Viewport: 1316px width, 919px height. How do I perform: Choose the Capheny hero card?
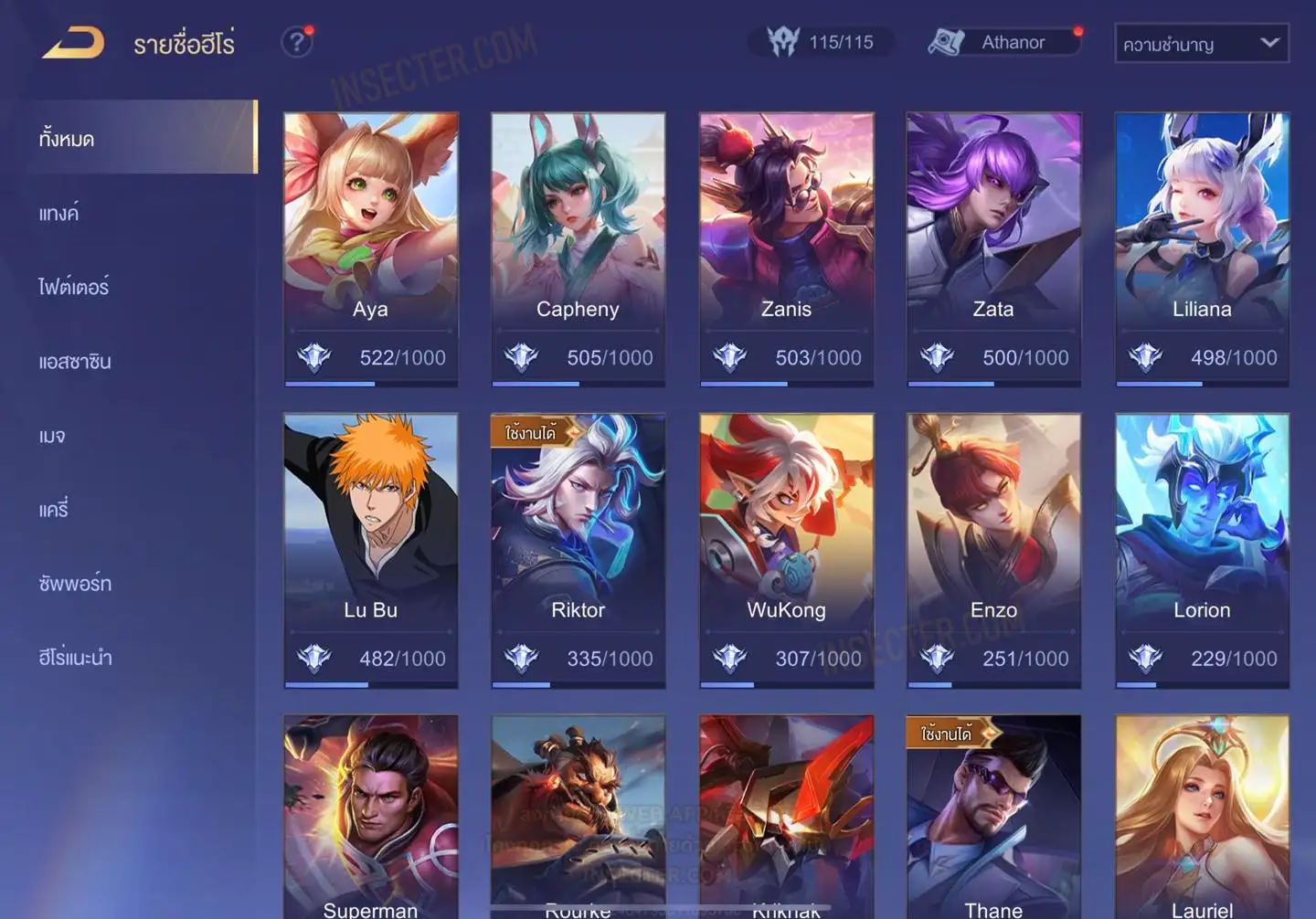[x=578, y=248]
